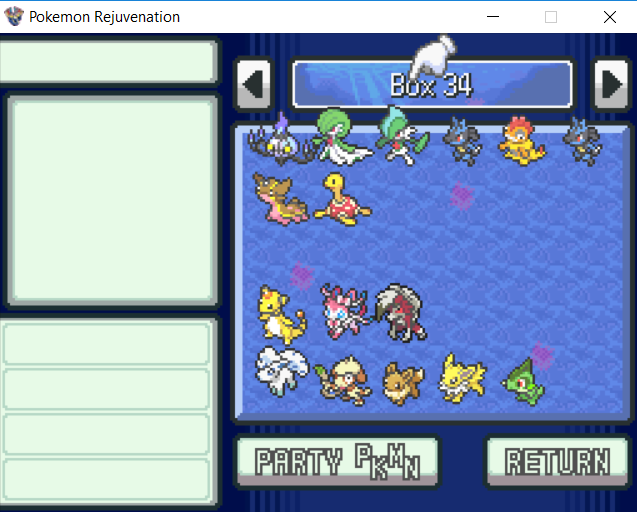Open the Party Pkmn panel
The height and width of the screenshot is (512, 637).
(x=337, y=462)
